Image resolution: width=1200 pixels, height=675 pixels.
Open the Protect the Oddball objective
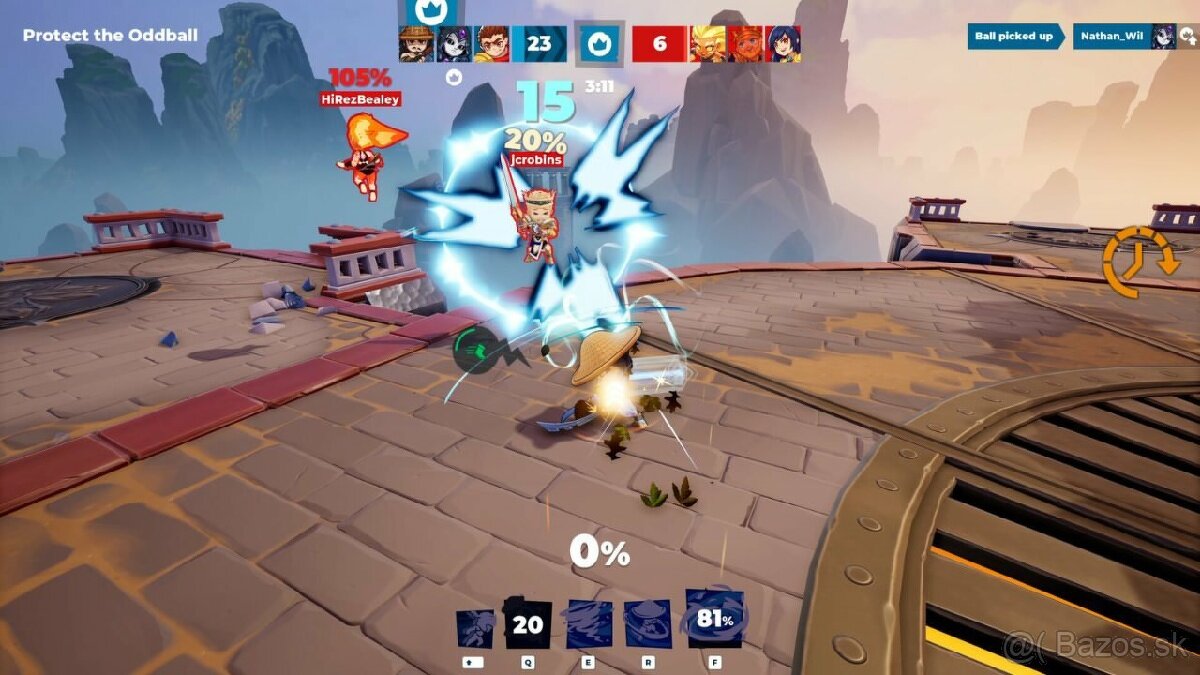[110, 36]
